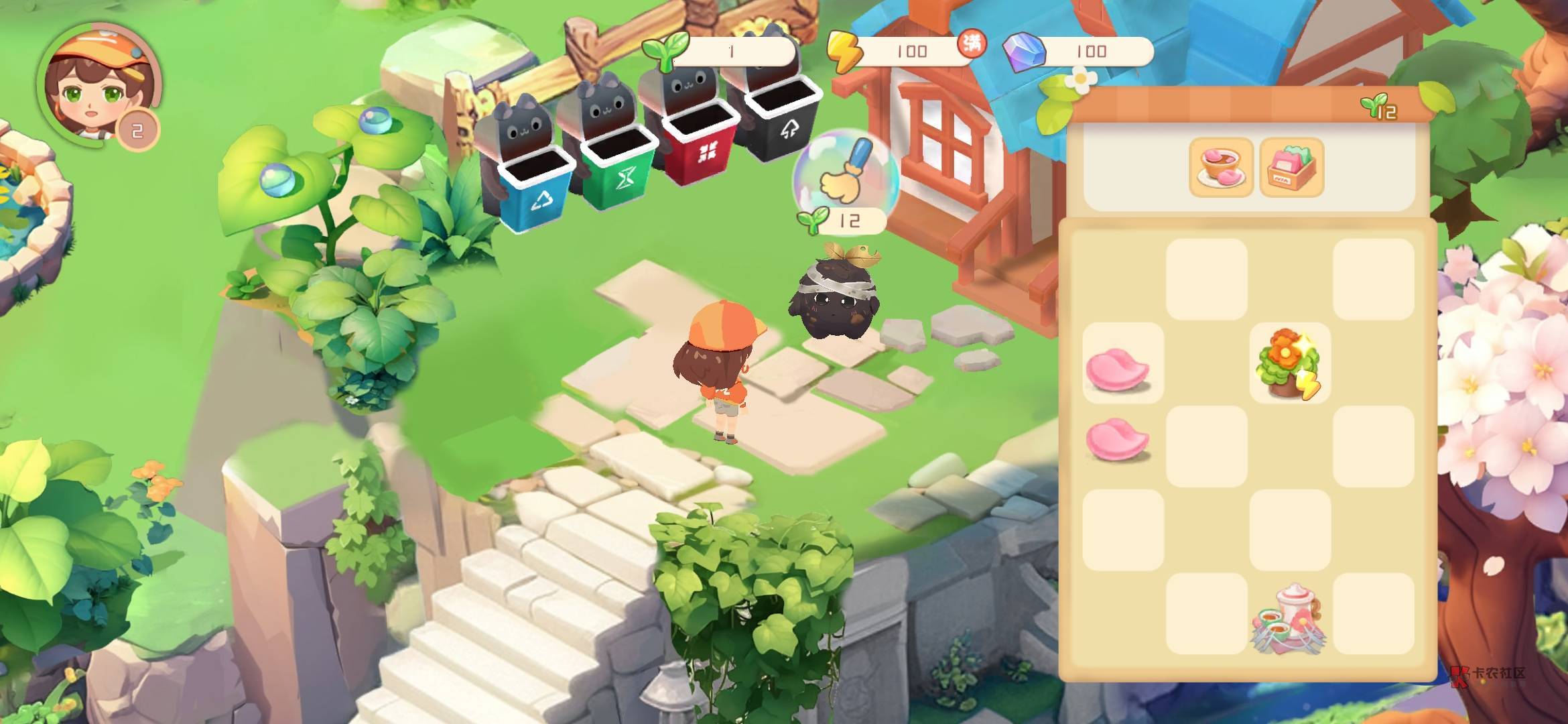Viewport: 1568px width, 724px height.
Task: Open the lightning energy counter
Action: tap(903, 51)
